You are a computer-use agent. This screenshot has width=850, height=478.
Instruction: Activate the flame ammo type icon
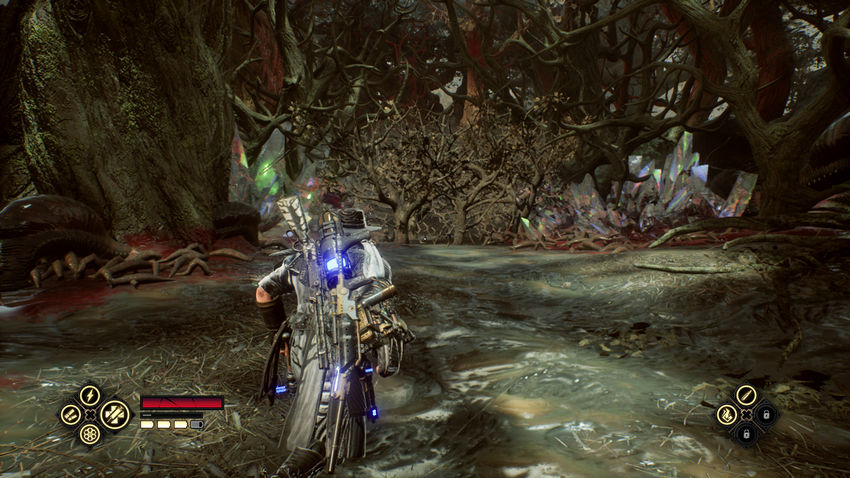pos(726,414)
